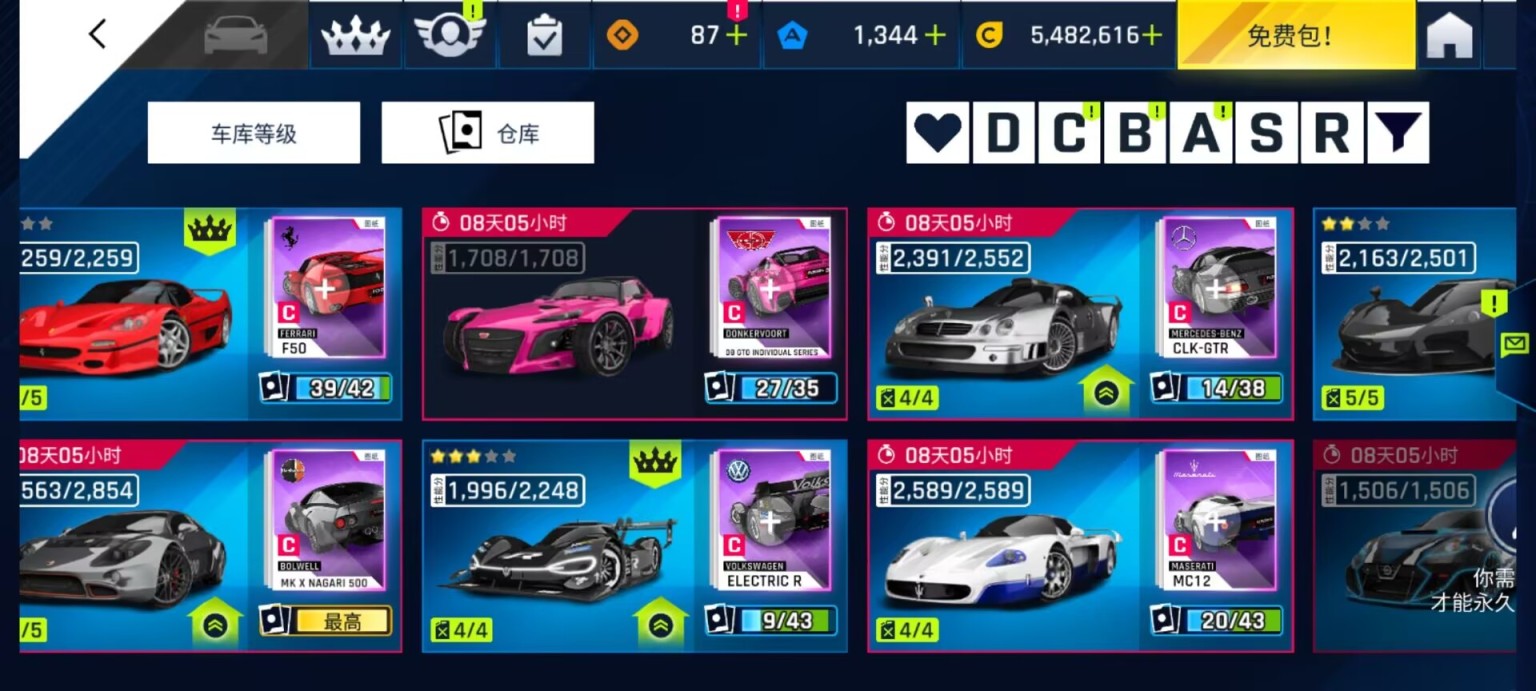This screenshot has width=1536, height=691.
Task: Open the funnel filter options
Action: pyautogui.click(x=1397, y=133)
